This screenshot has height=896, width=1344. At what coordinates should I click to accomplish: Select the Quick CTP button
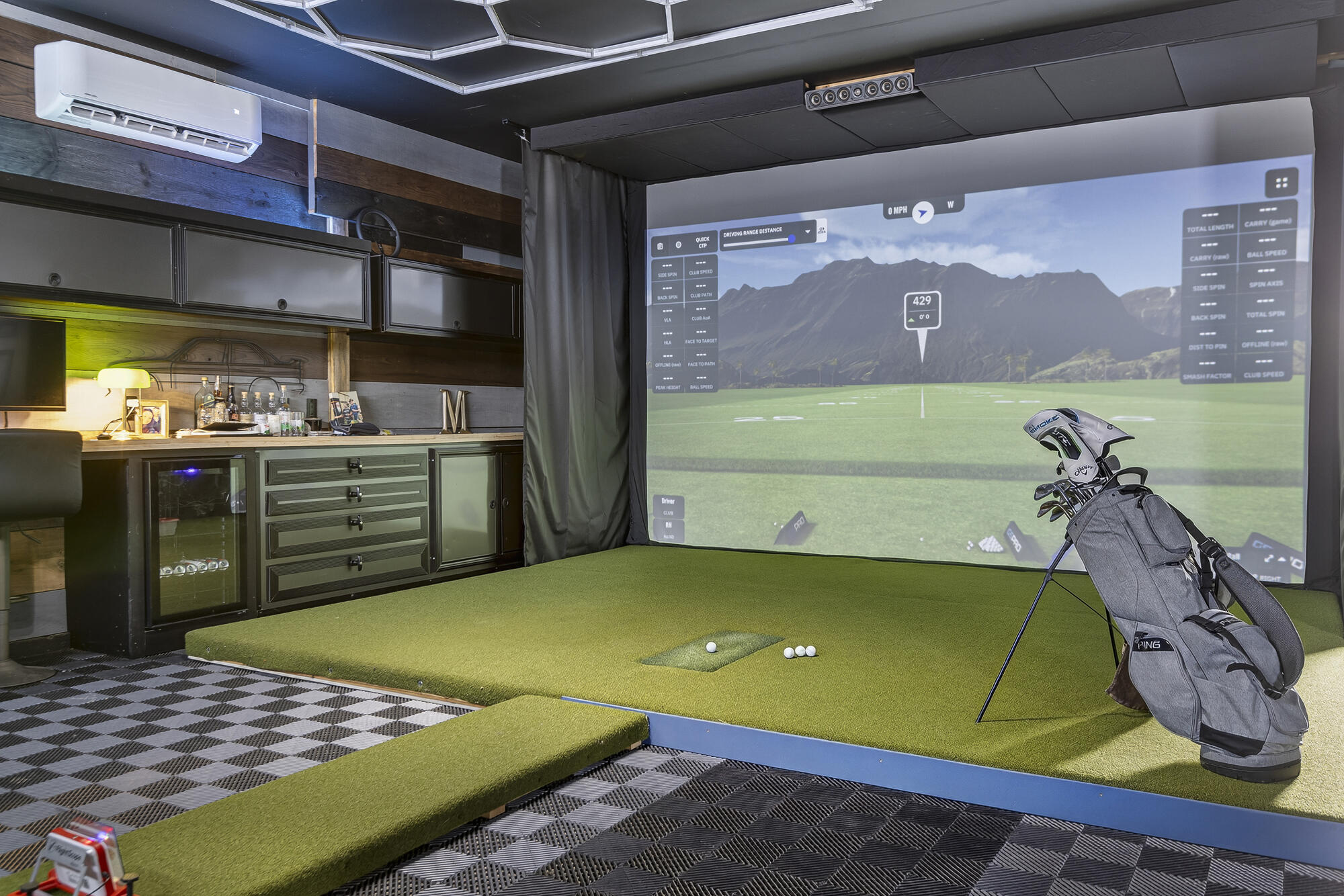[702, 242]
